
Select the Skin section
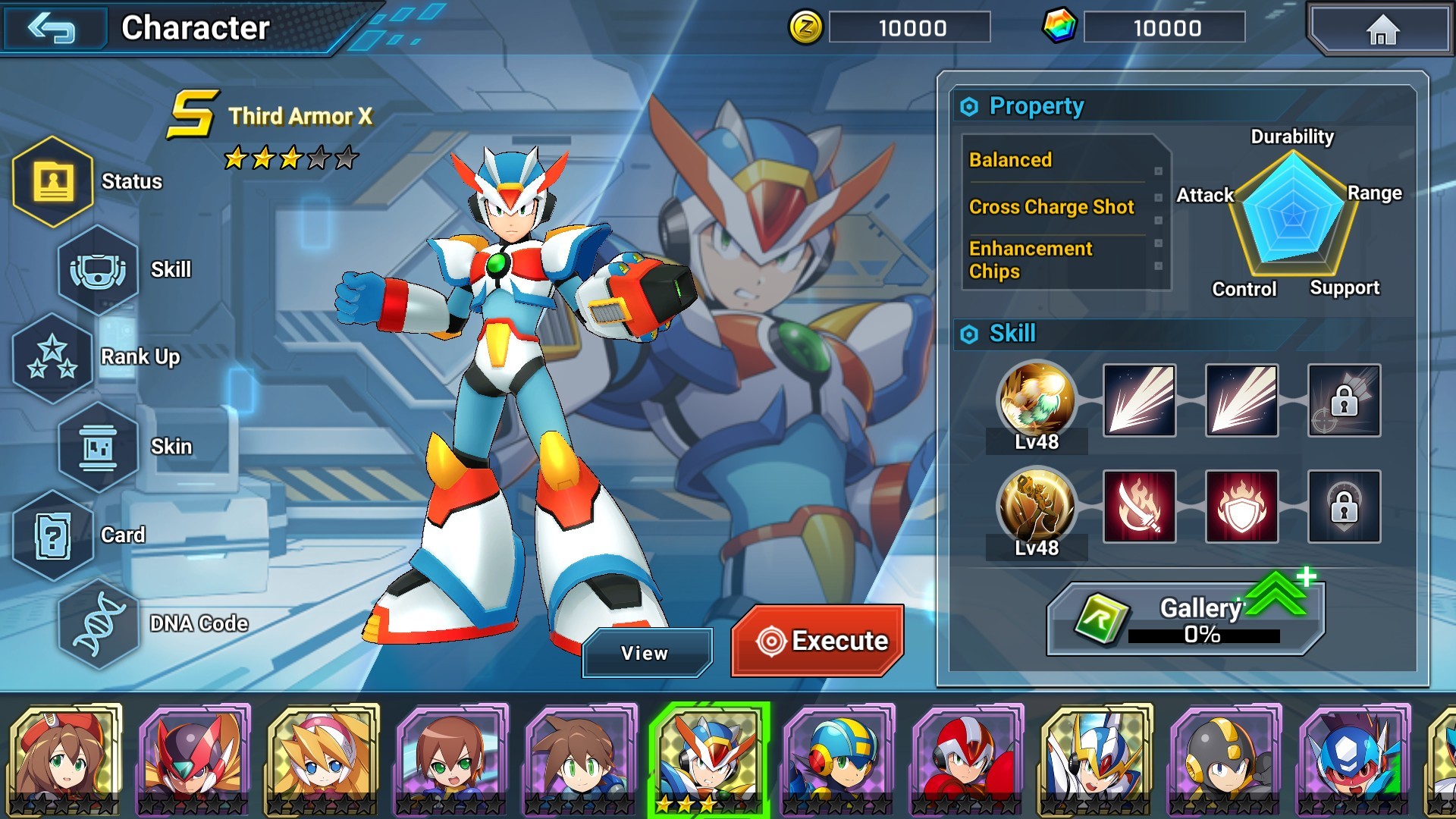tap(99, 447)
